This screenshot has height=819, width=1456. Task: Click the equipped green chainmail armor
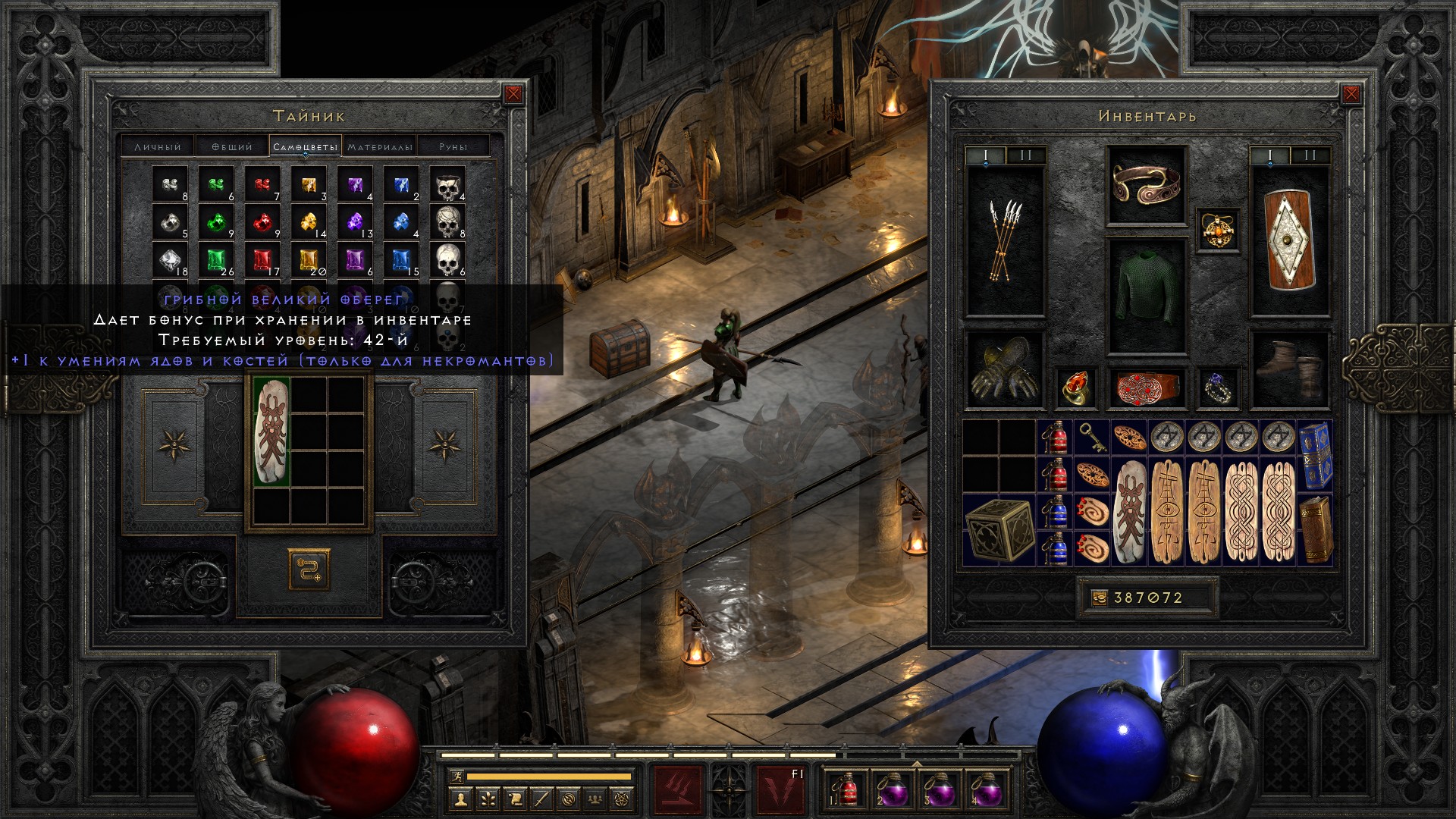click(x=1147, y=296)
